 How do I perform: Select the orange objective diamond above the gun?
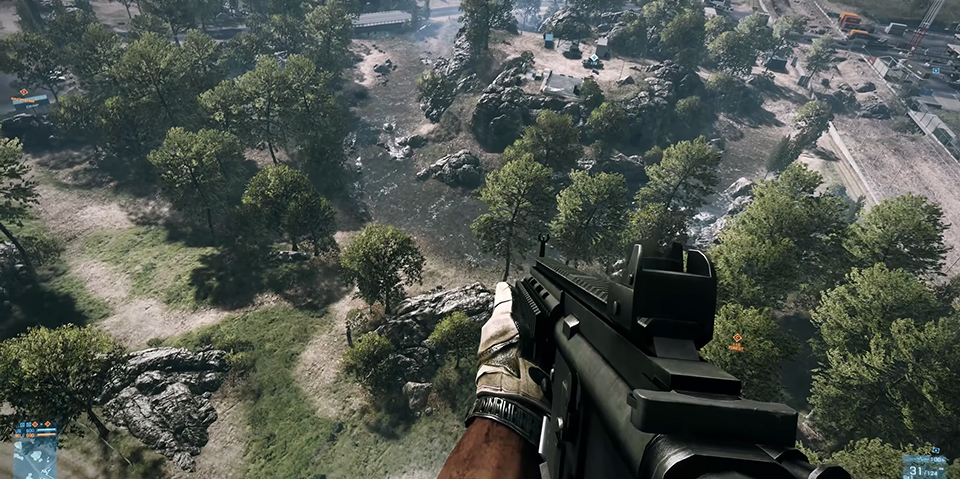tap(737, 338)
